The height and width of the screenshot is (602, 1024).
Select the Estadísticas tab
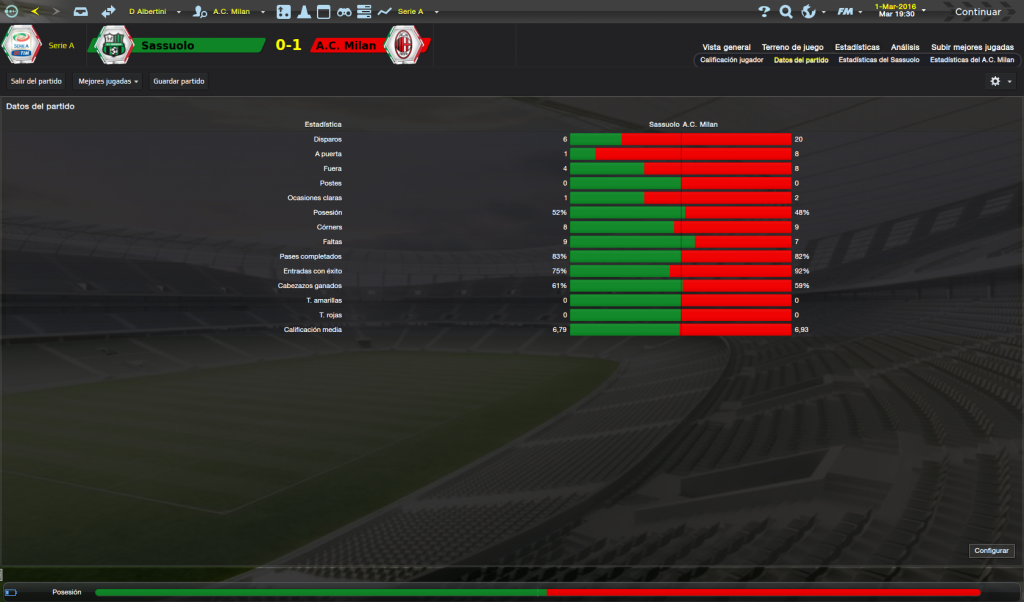click(x=857, y=47)
